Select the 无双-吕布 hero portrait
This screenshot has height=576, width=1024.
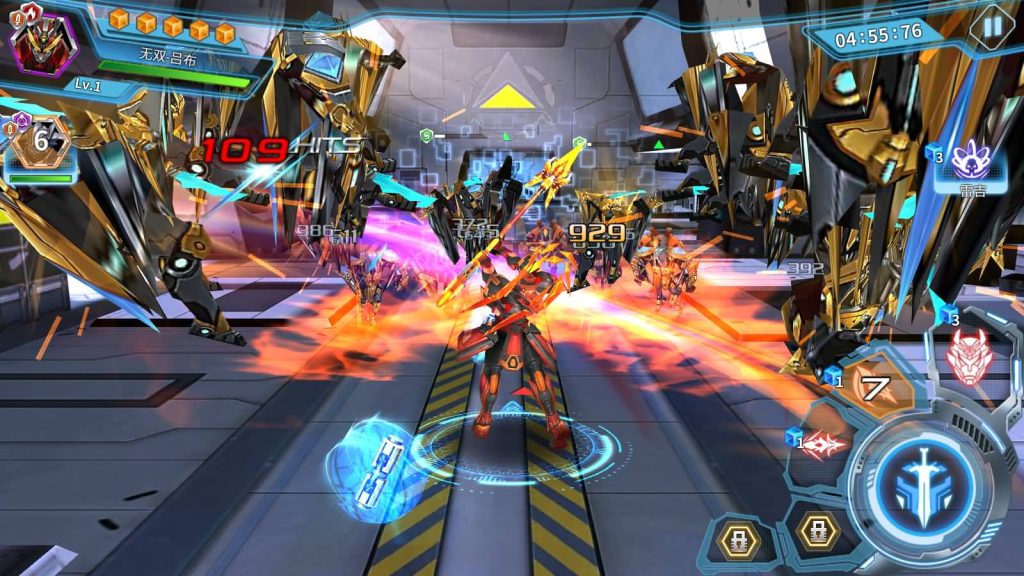pos(42,43)
